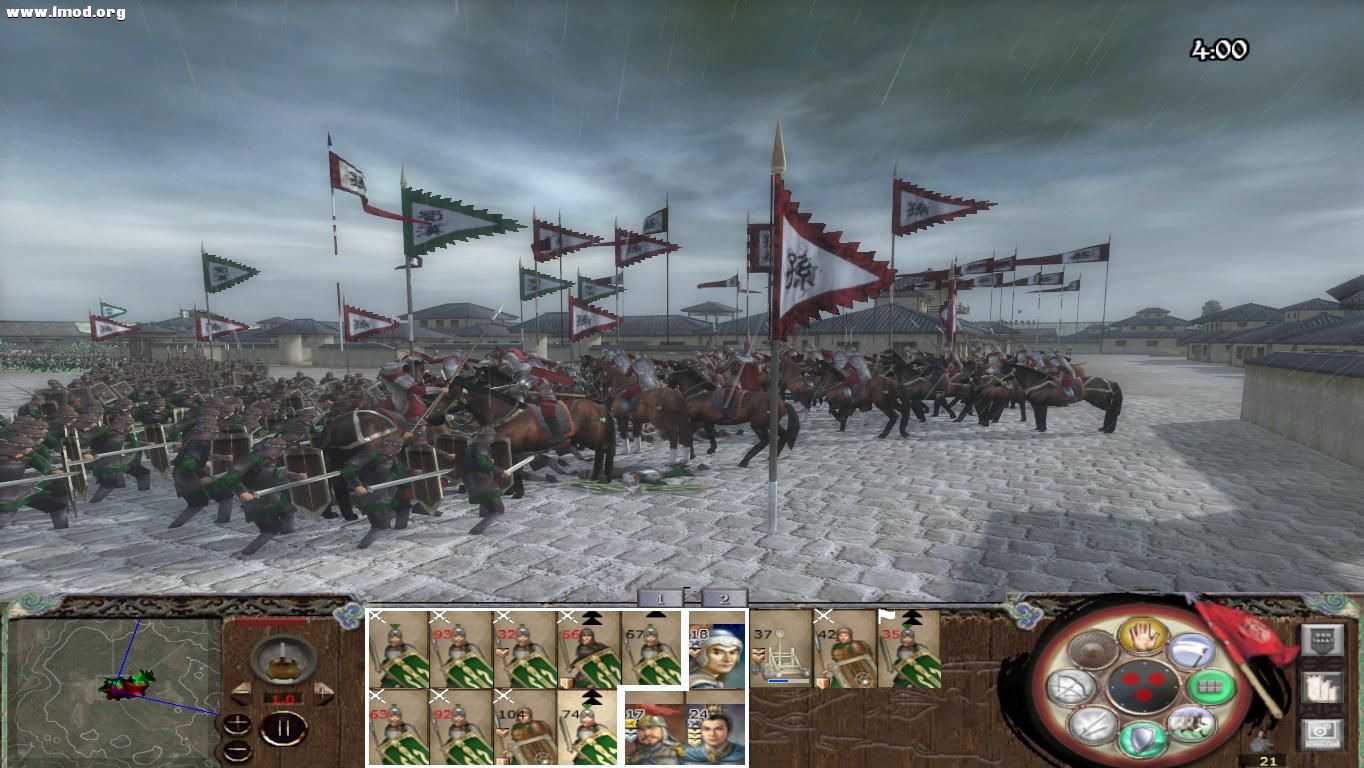Switch to unit group tab 2
The width and height of the screenshot is (1364, 768).
[725, 598]
